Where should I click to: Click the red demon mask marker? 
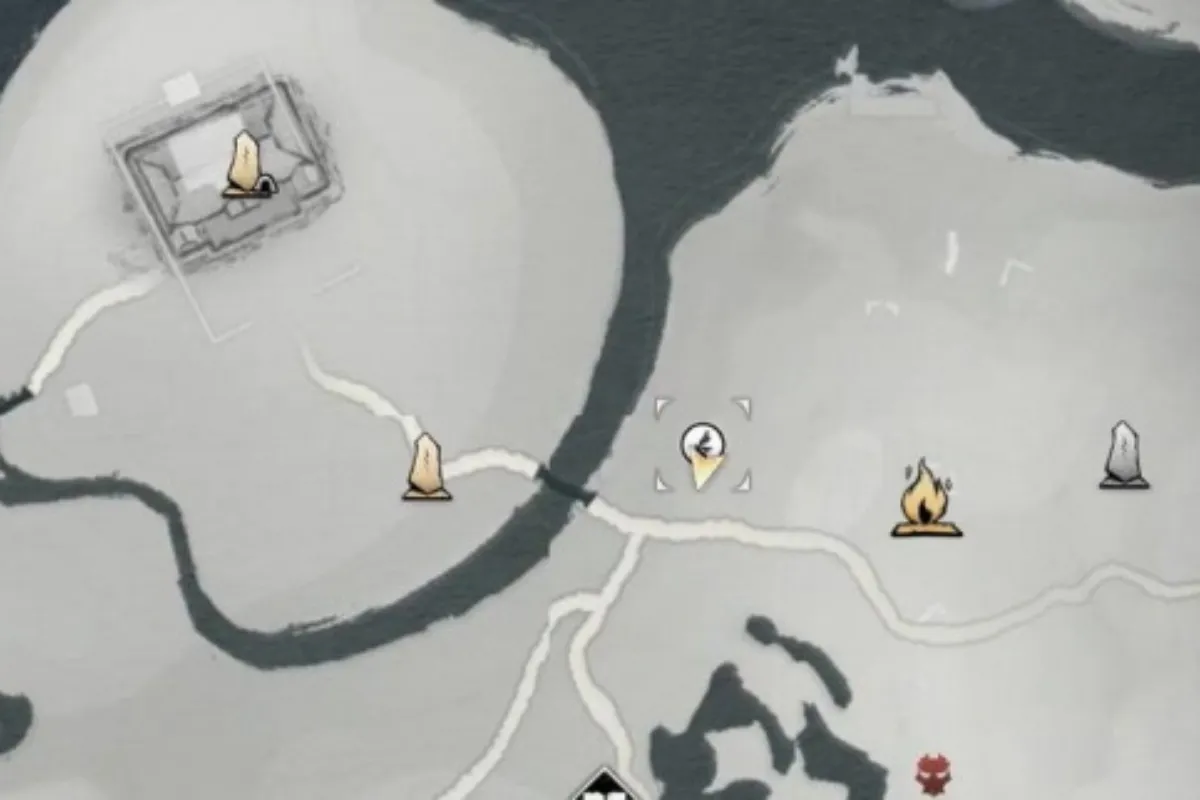click(x=931, y=771)
